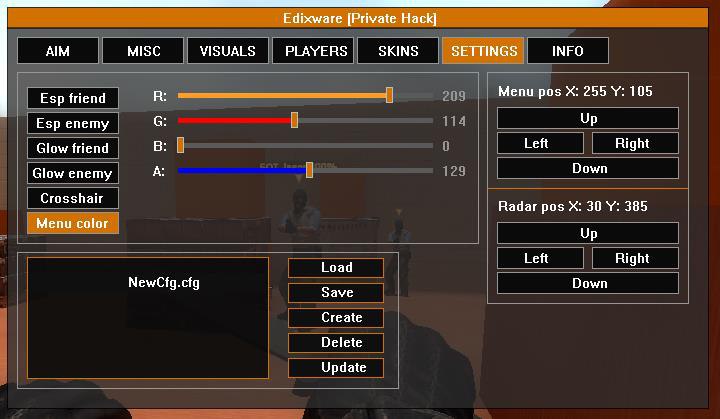Open the INFO tab
Image resolution: width=720 pixels, height=419 pixels.
click(x=567, y=51)
